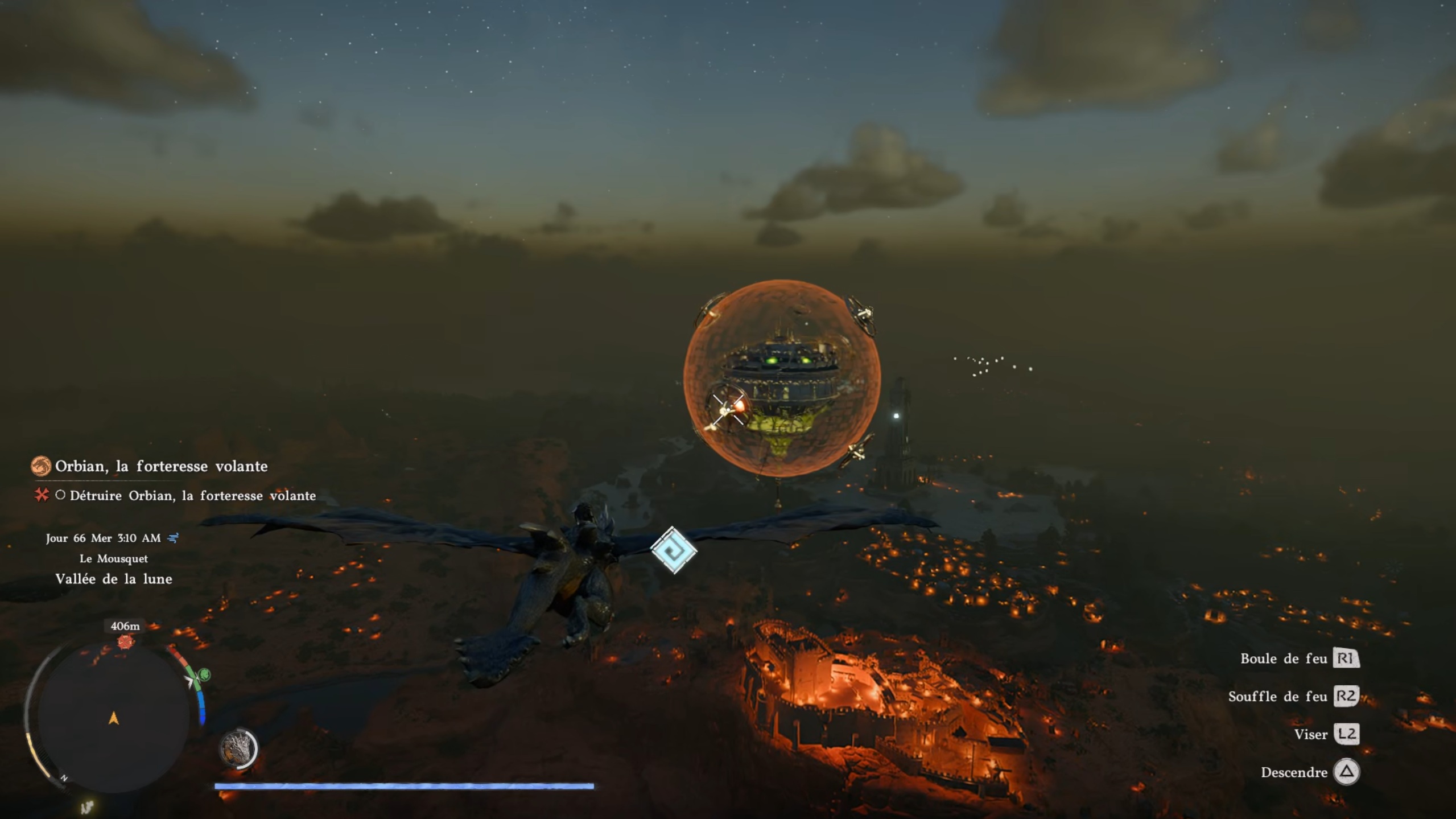Open the circular minimap

click(x=114, y=719)
